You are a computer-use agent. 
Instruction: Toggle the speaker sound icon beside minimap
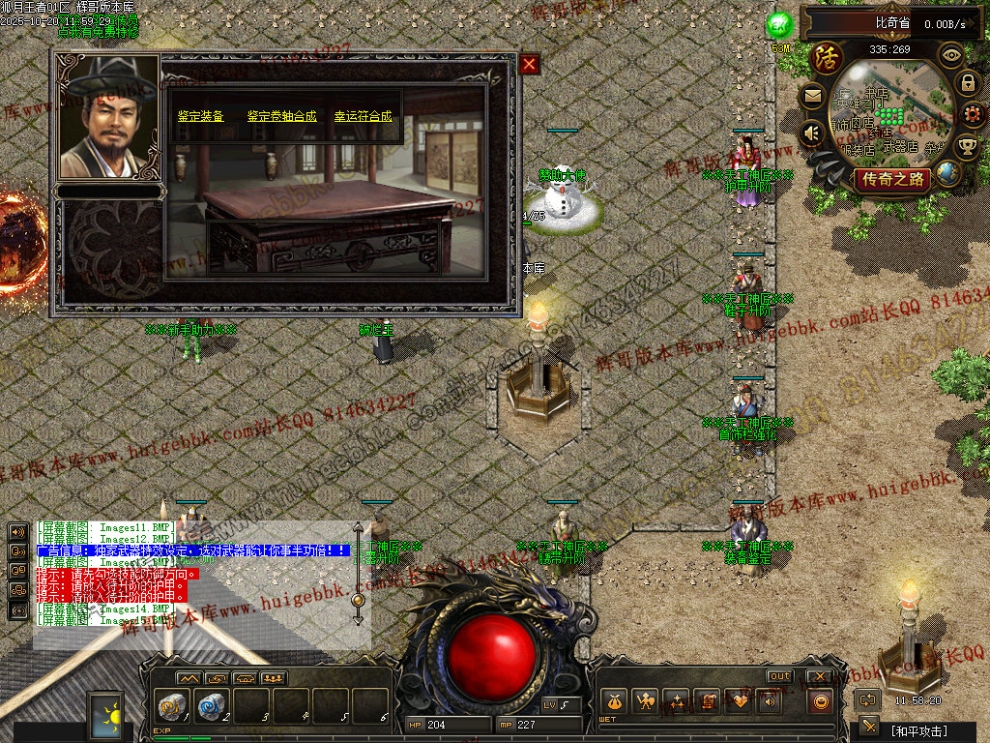pyautogui.click(x=812, y=131)
